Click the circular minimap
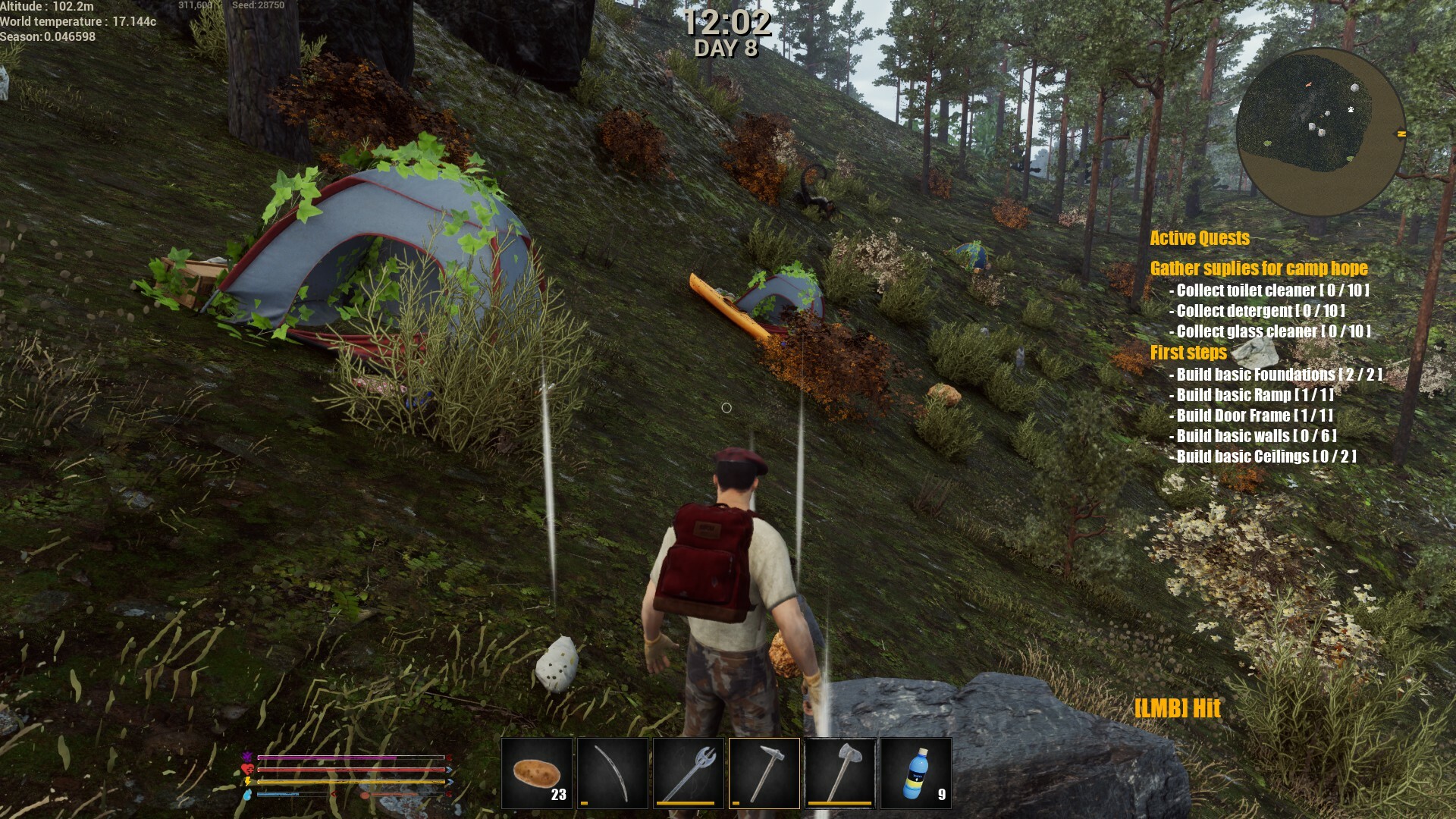Viewport: 1456px width, 819px height. point(1320,132)
